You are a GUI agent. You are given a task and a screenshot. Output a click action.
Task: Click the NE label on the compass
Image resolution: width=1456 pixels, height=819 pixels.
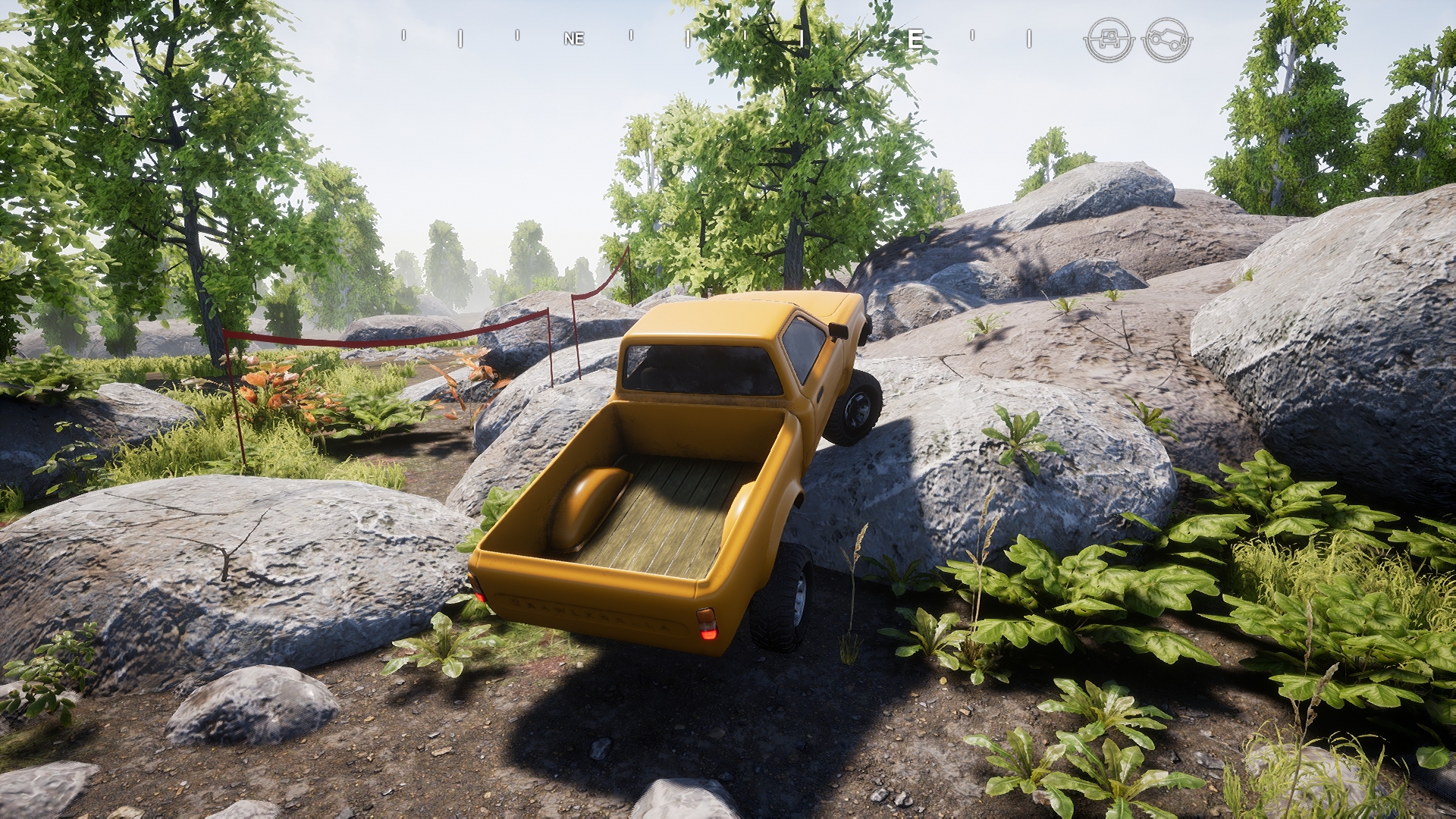(574, 39)
